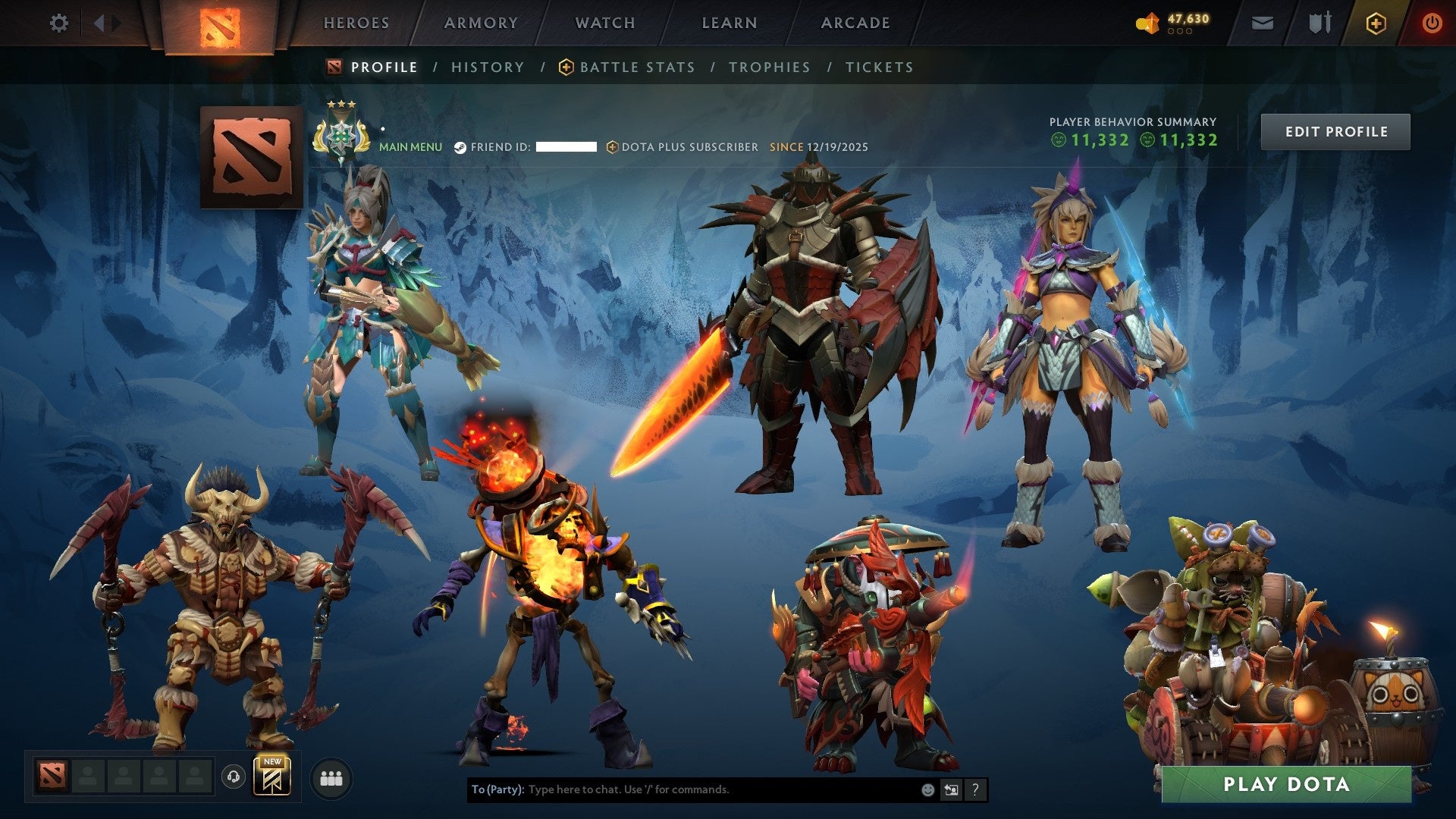Image resolution: width=1456 pixels, height=819 pixels.
Task: Click the red power button
Action: [1432, 23]
